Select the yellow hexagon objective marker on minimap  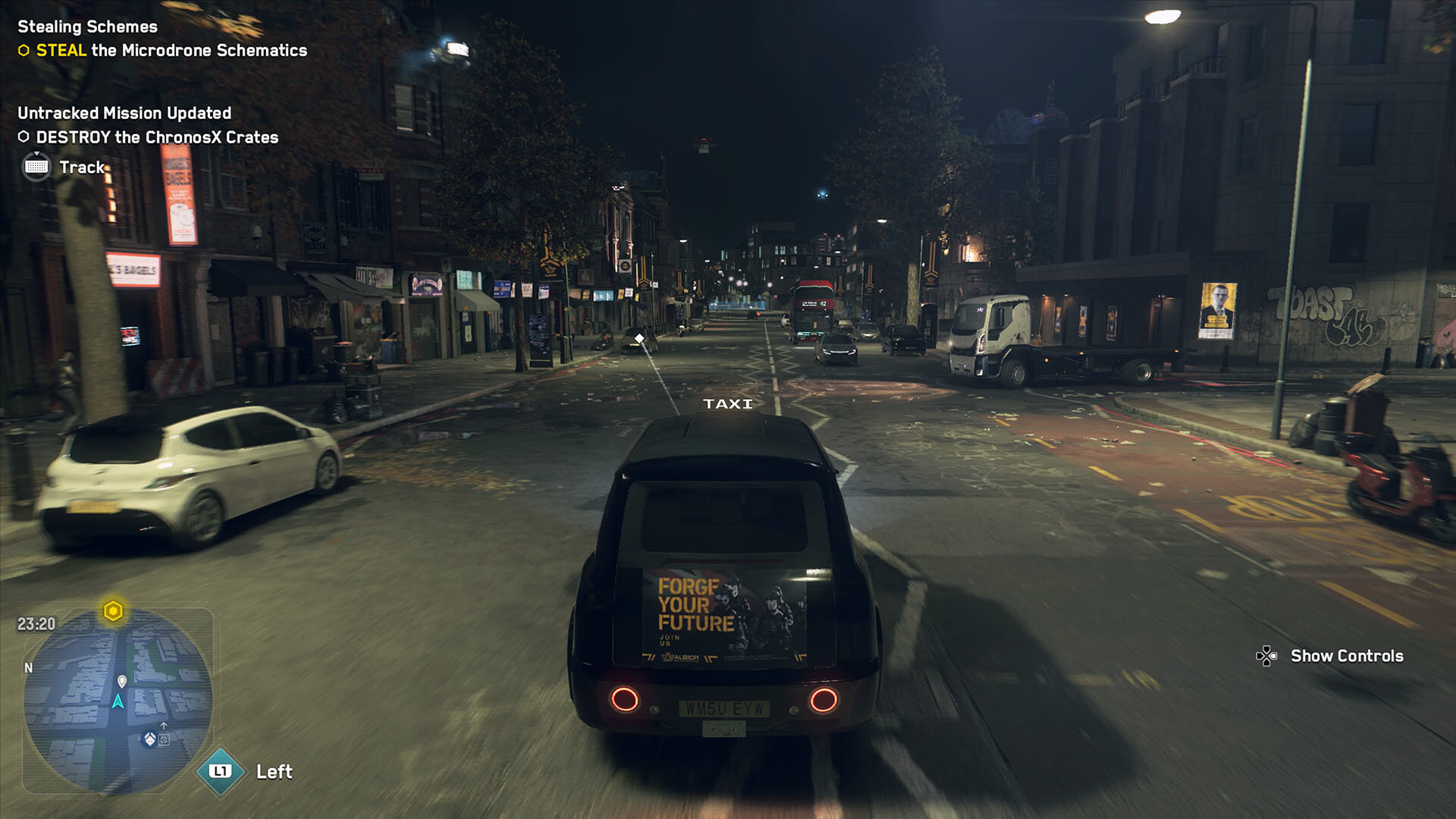[x=113, y=610]
